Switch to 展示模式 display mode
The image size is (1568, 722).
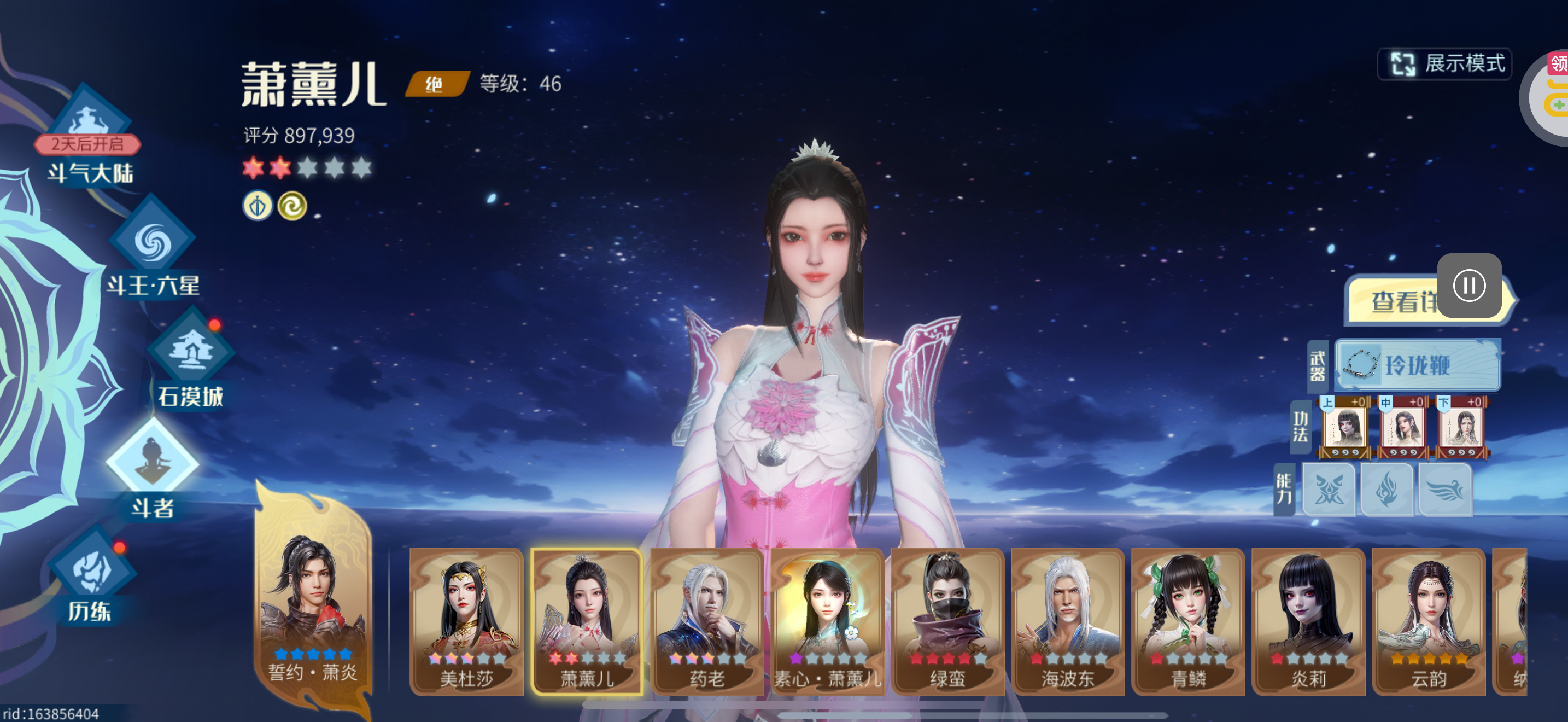[1444, 64]
